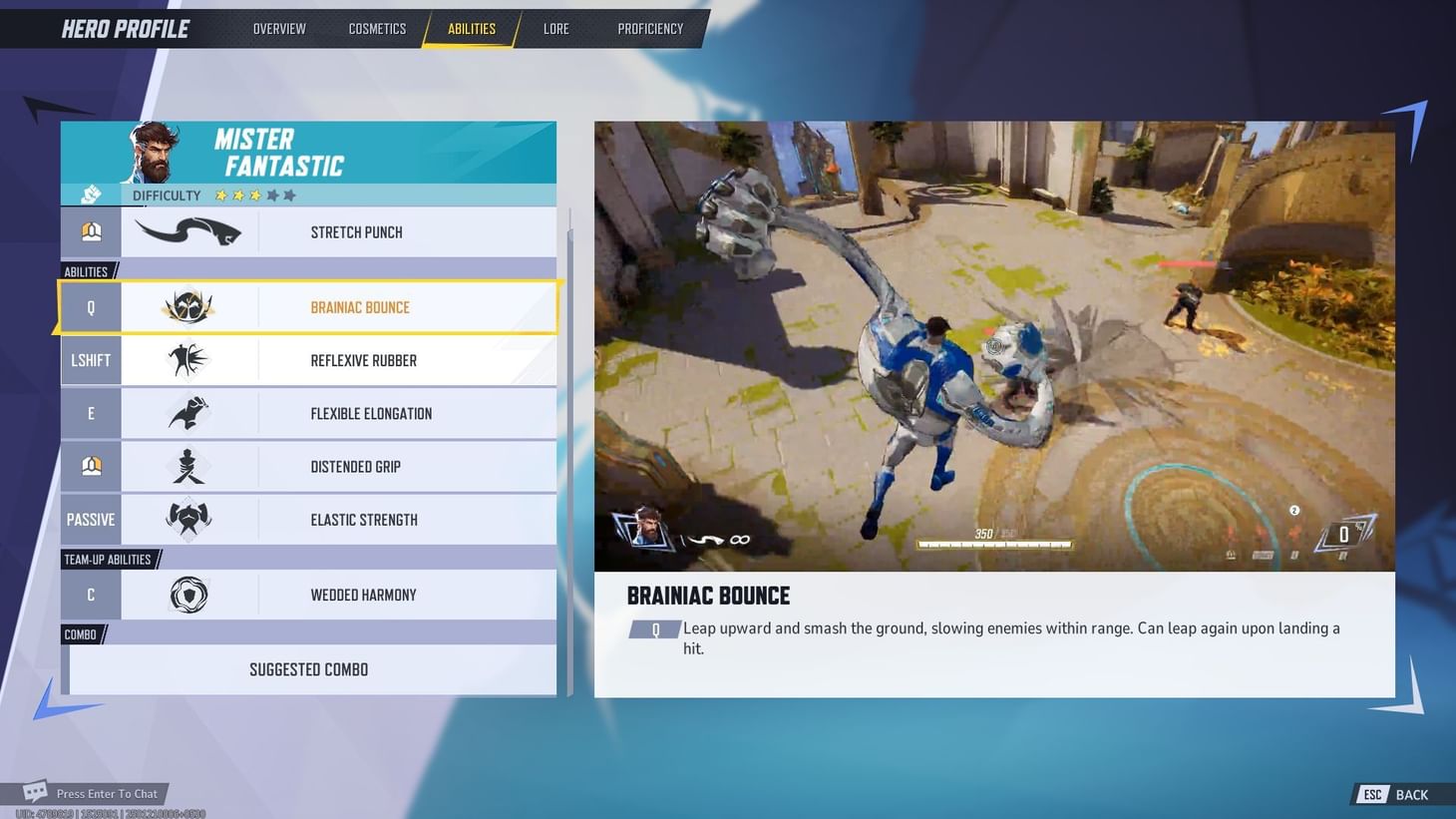
Task: Switch to the LORE tab
Action: [x=555, y=28]
